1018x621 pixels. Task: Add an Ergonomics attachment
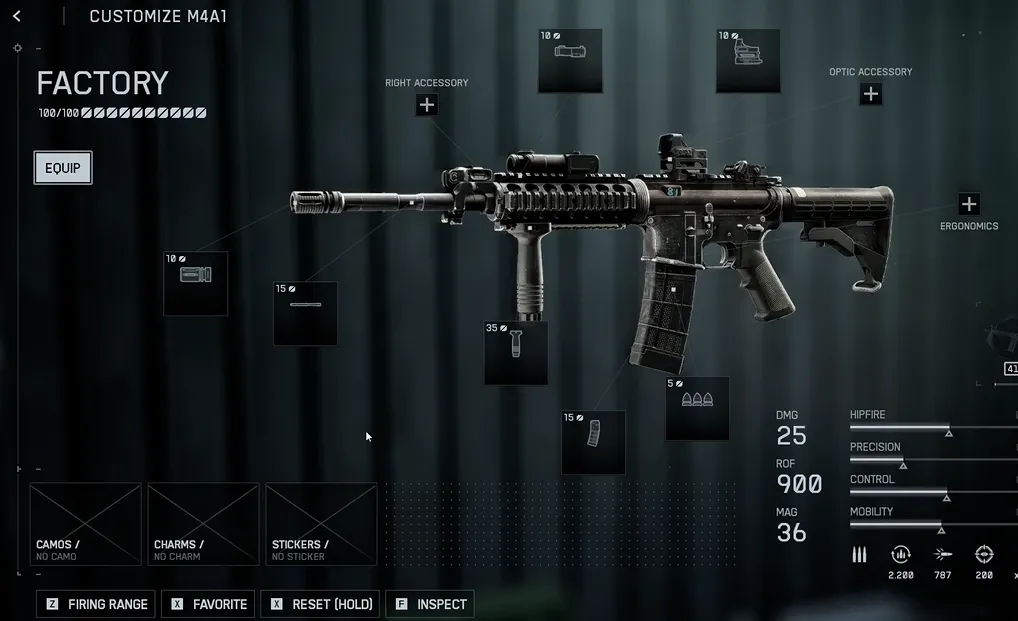pyautogui.click(x=968, y=205)
